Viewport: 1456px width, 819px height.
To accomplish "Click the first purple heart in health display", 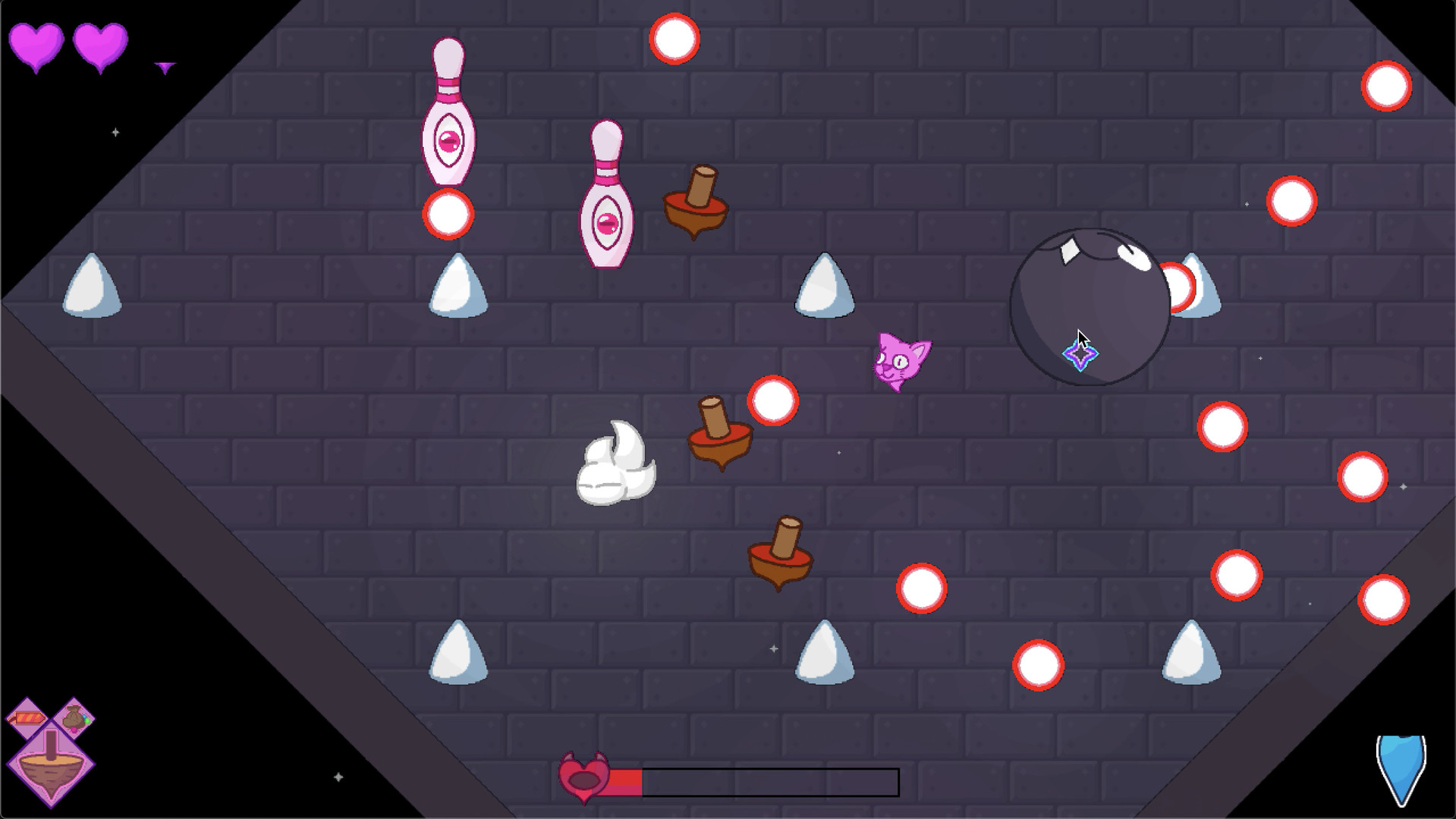I will tap(36, 49).
